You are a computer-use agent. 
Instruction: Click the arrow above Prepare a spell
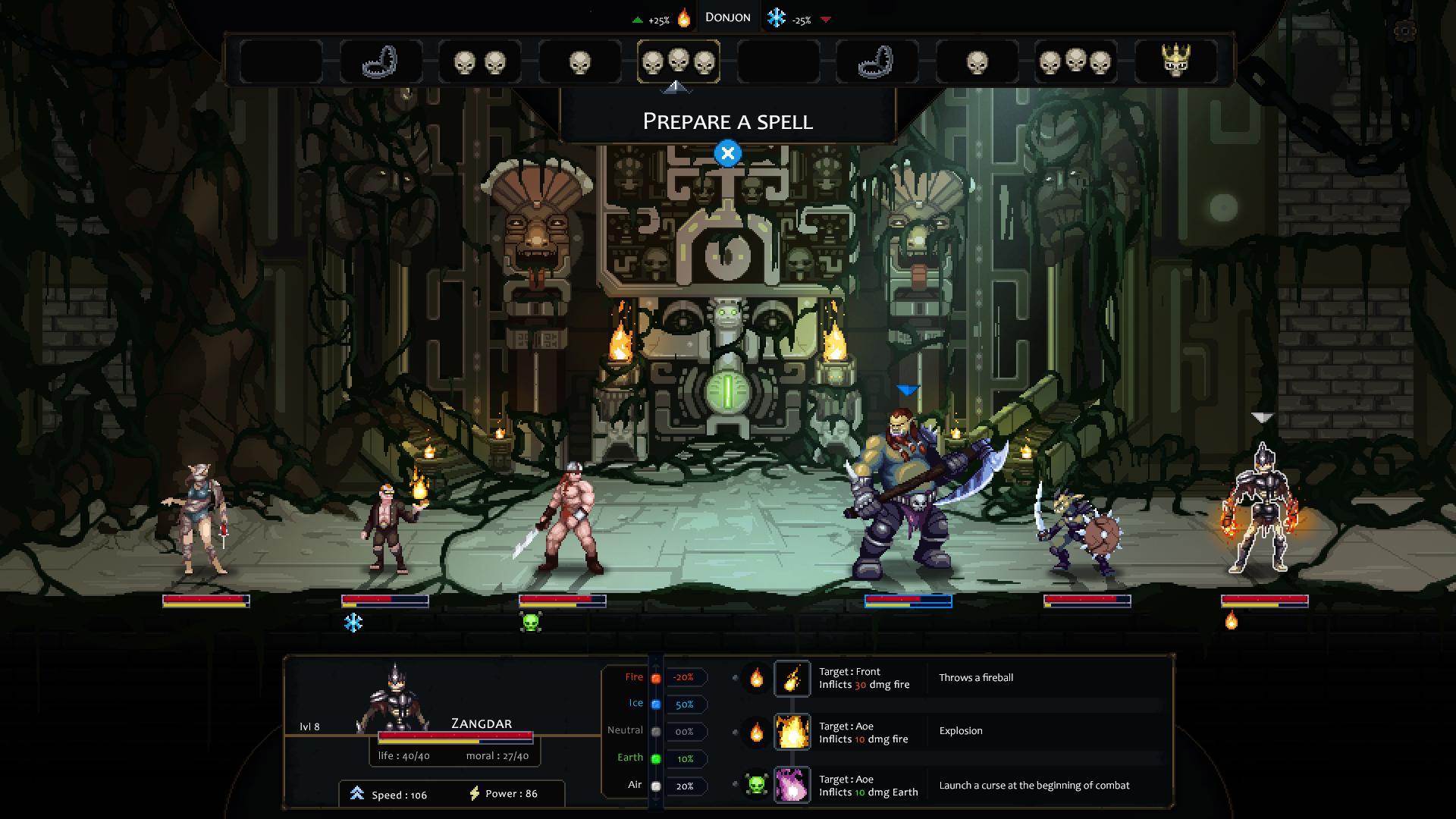[678, 87]
